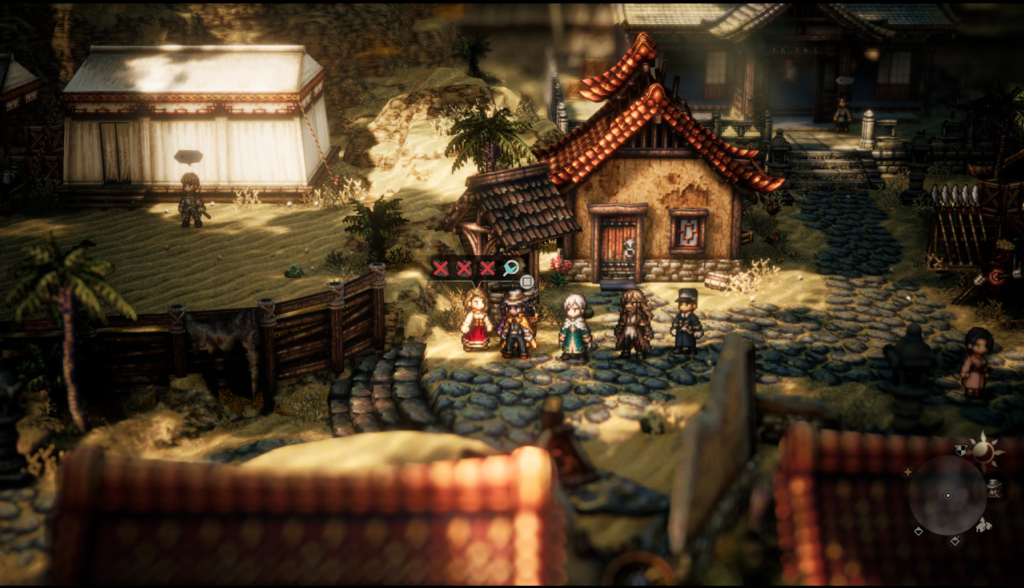The image size is (1024, 588).
Task: Select the magnifying glass checkmark icon
Action: click(x=512, y=268)
